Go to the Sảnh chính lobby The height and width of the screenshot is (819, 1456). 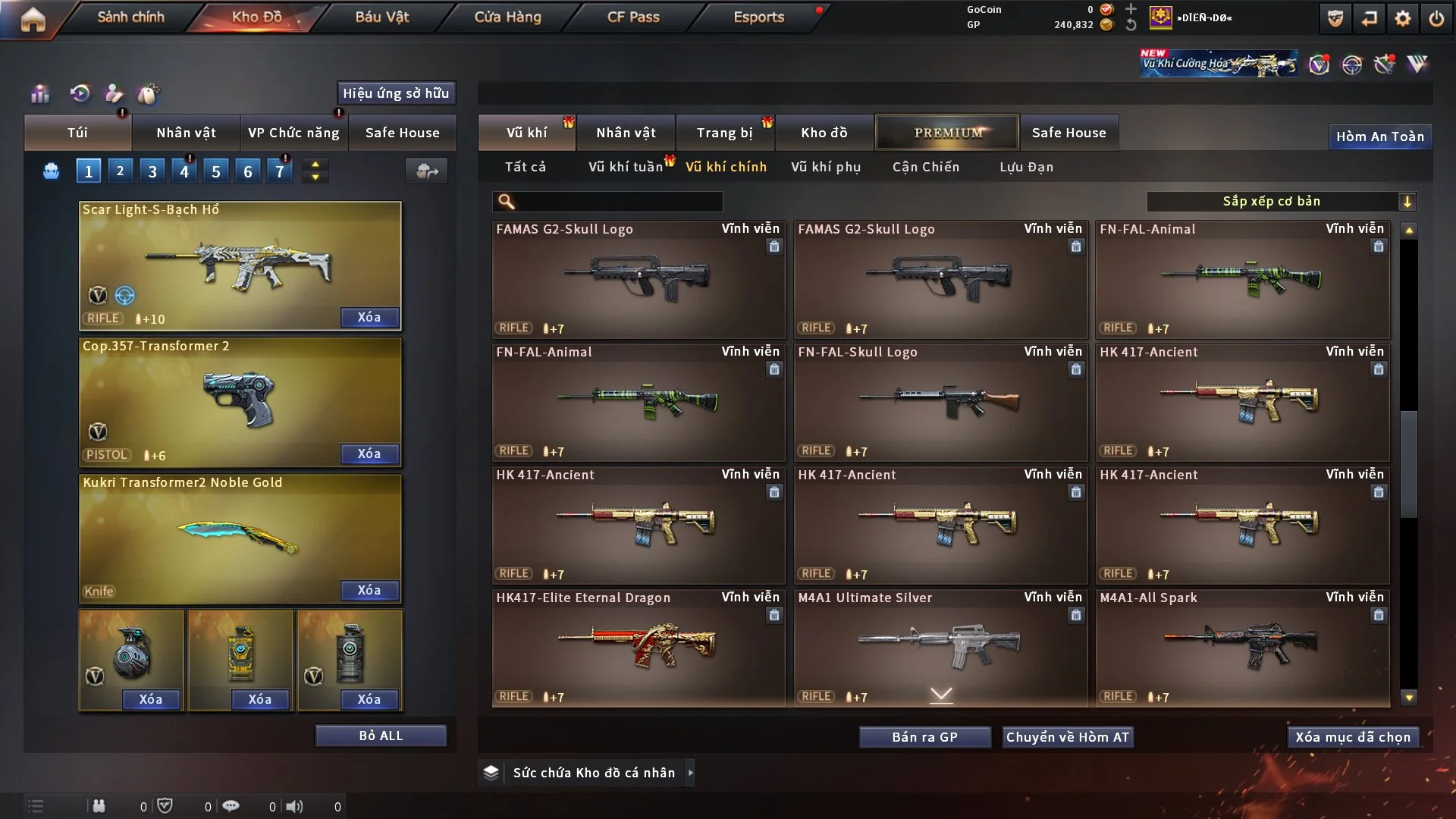click(130, 17)
